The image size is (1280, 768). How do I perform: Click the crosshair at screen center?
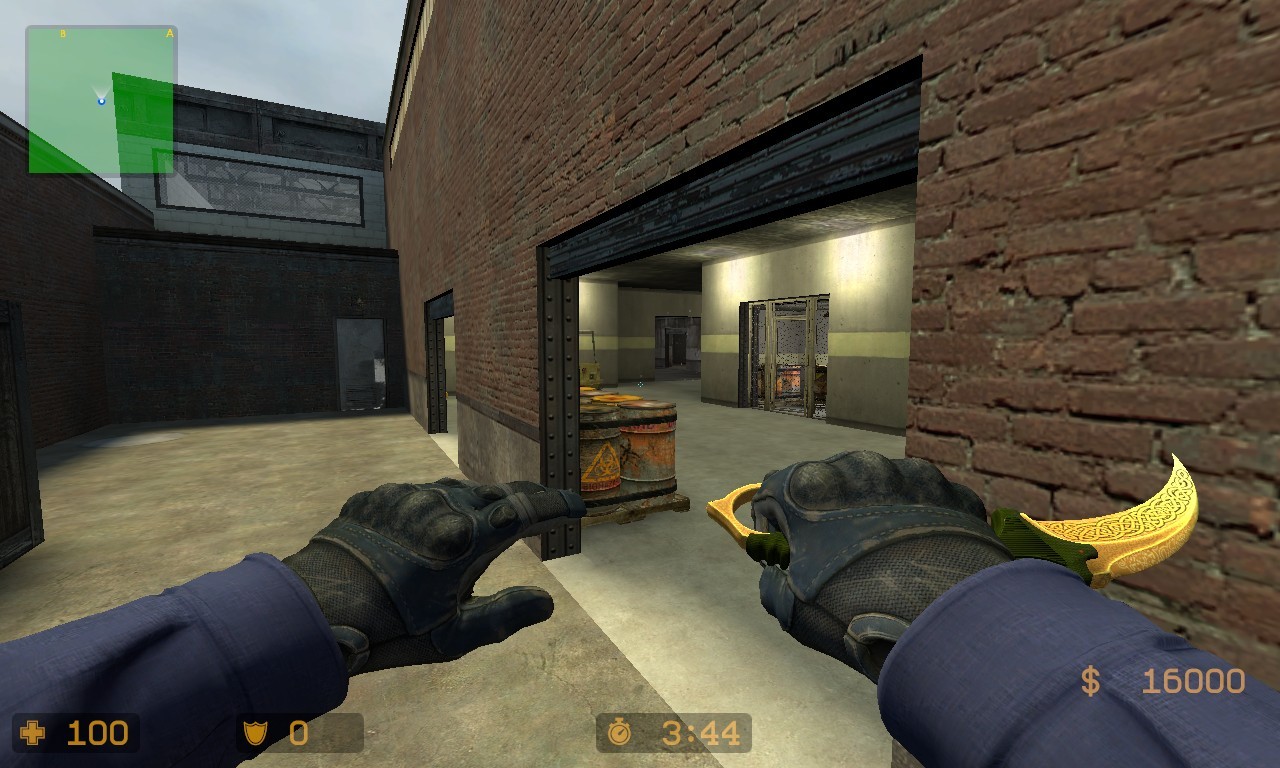click(x=640, y=384)
